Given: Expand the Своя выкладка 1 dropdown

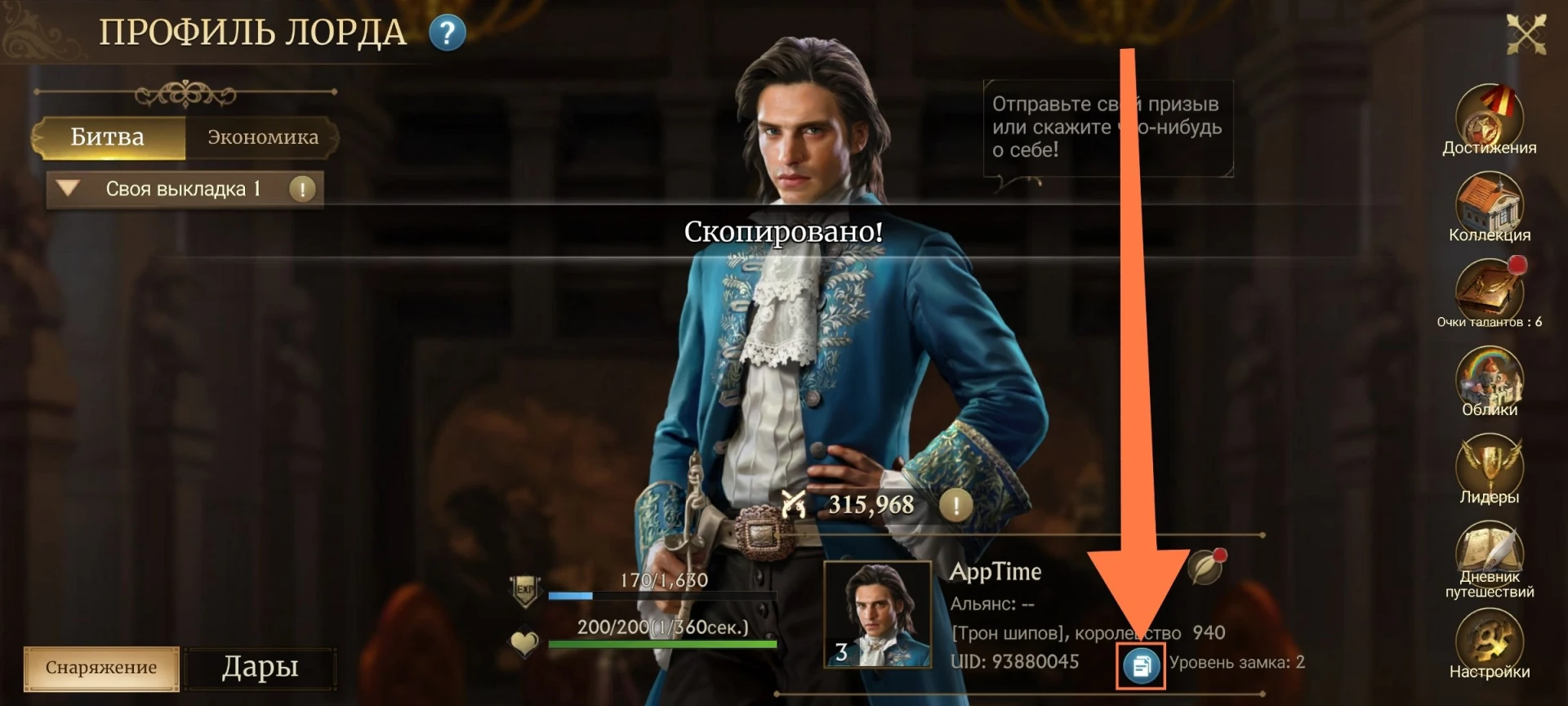Looking at the screenshot, I should pos(69,189).
